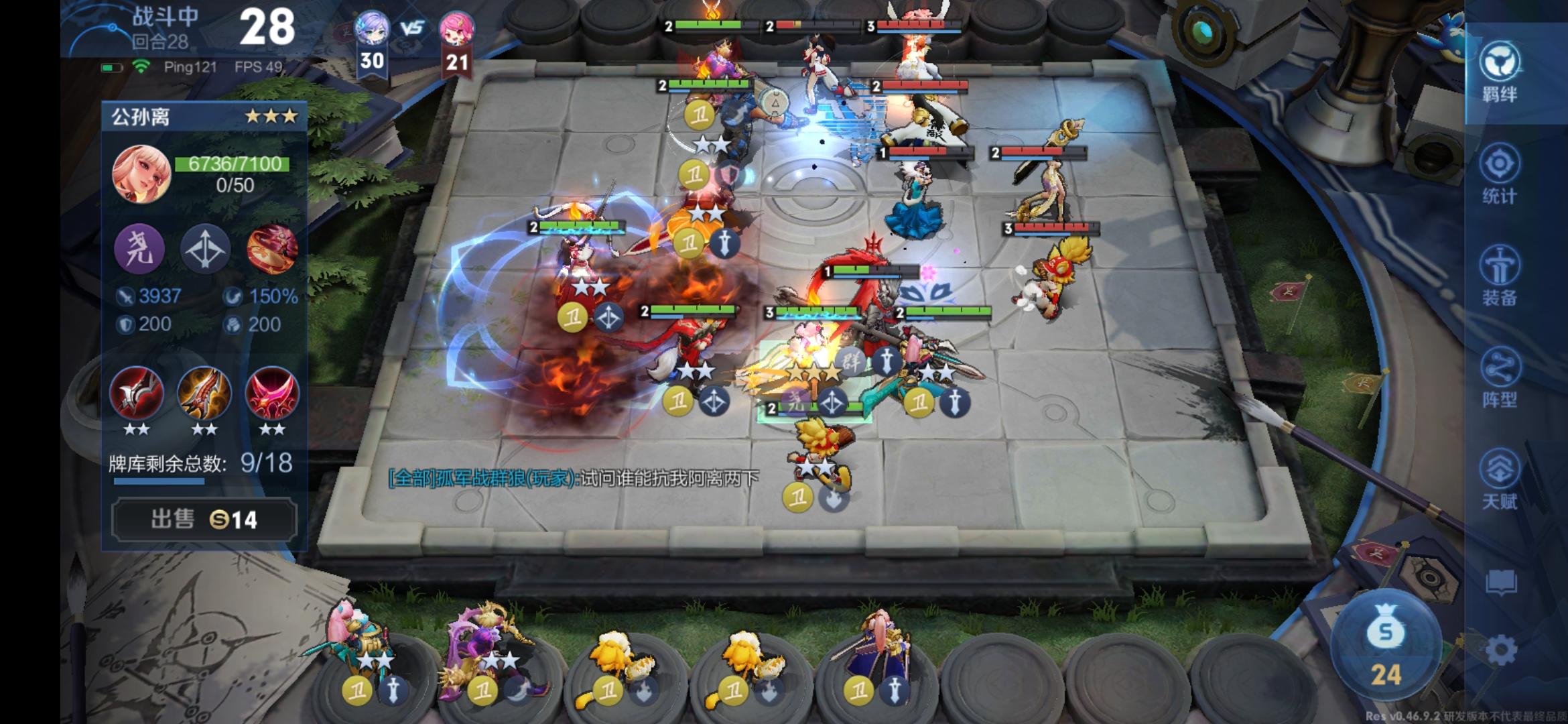Select 公孙离's purple class icon
Image resolution: width=1568 pixels, height=724 pixels.
[139, 249]
